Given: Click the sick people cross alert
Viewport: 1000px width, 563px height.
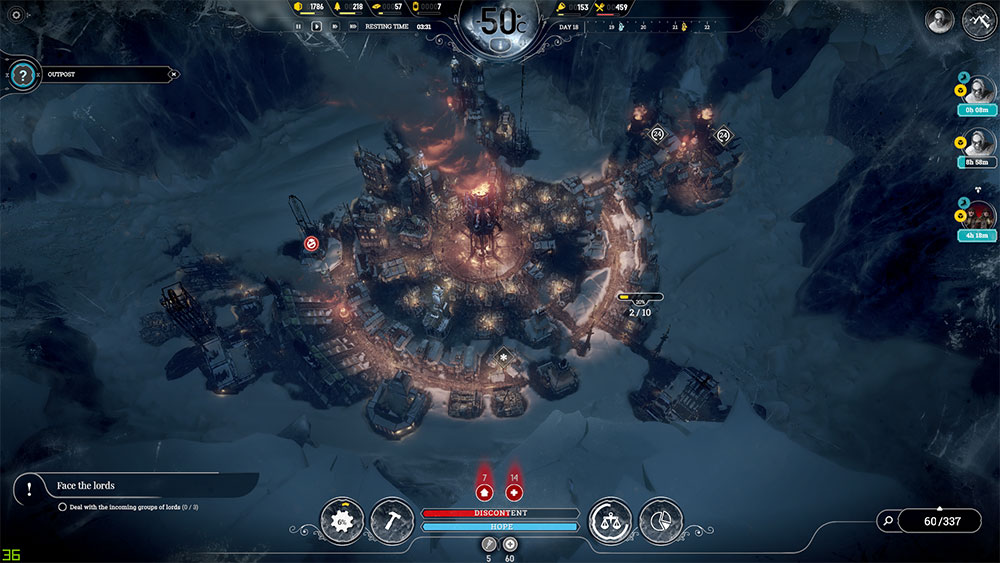Looking at the screenshot, I should [x=514, y=492].
